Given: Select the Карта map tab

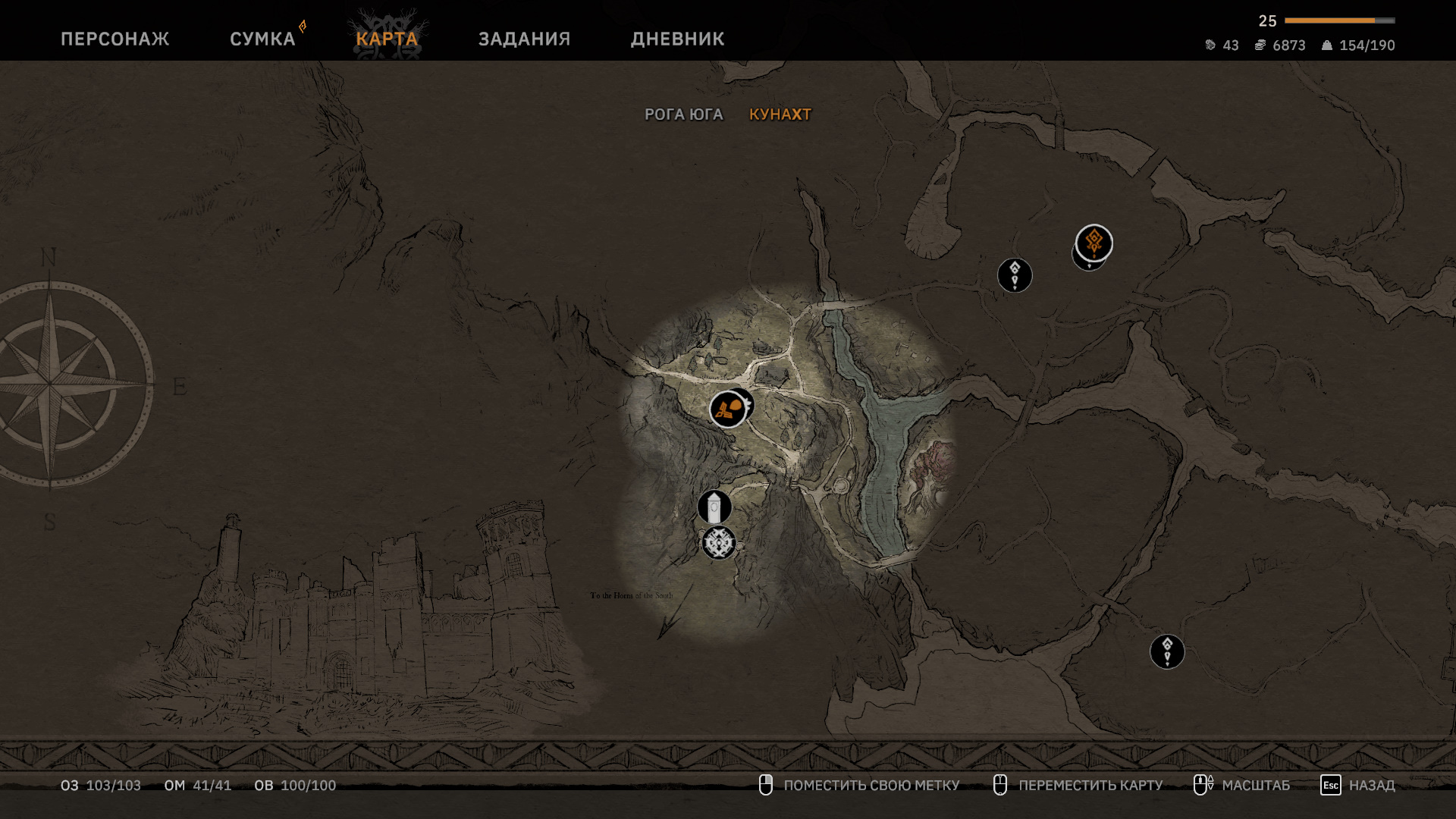Looking at the screenshot, I should [387, 39].
